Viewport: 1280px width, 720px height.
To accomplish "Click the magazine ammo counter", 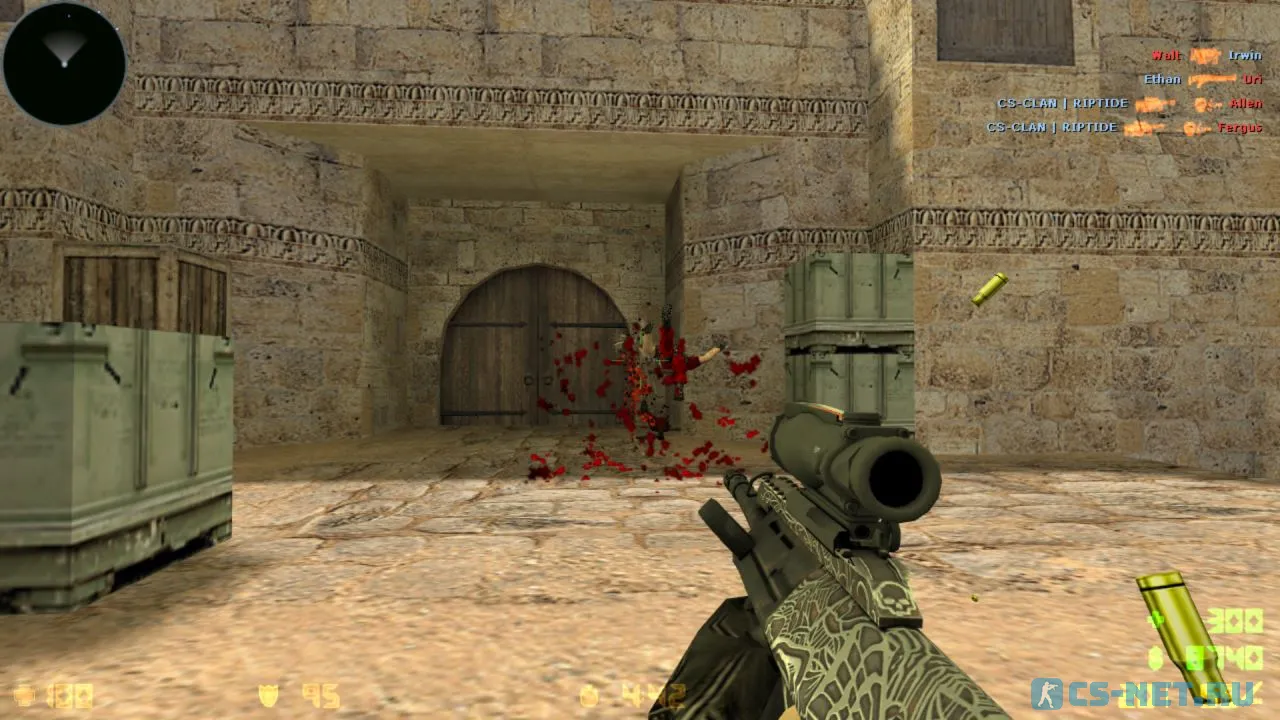I will [x=1240, y=656].
